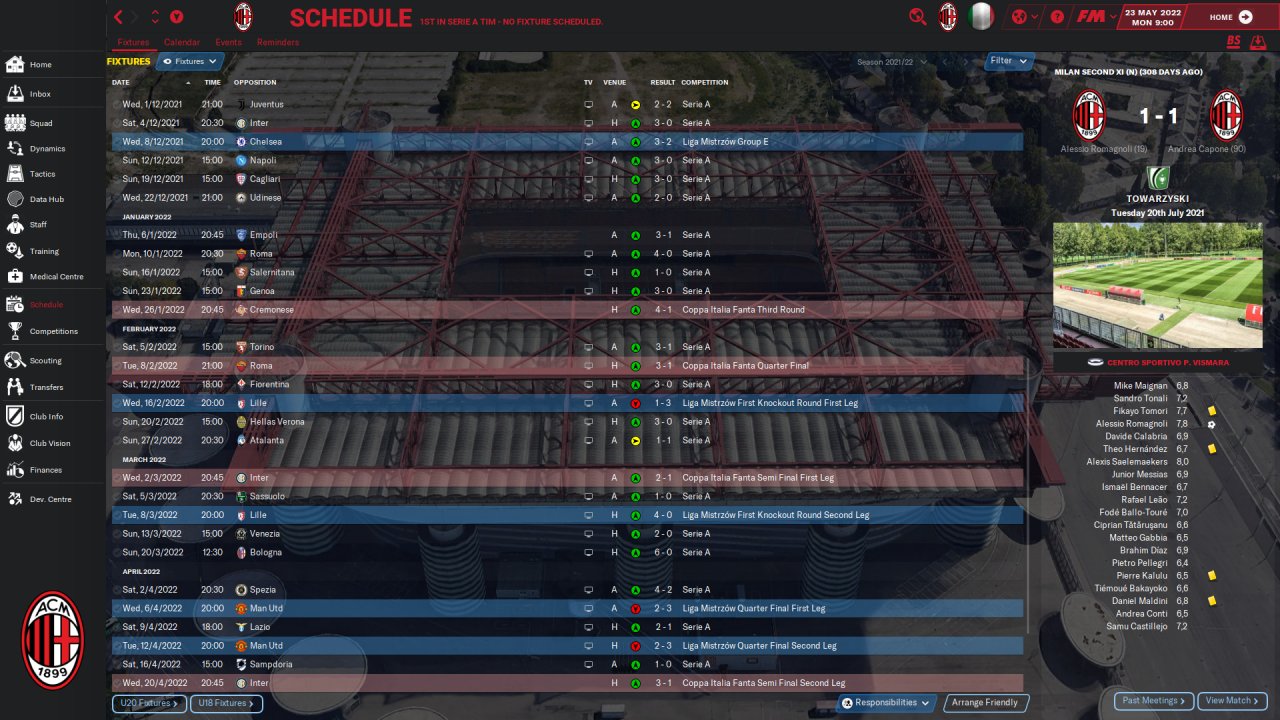Click the Arrange Friendly button
This screenshot has width=1280, height=720.
pyautogui.click(x=985, y=703)
